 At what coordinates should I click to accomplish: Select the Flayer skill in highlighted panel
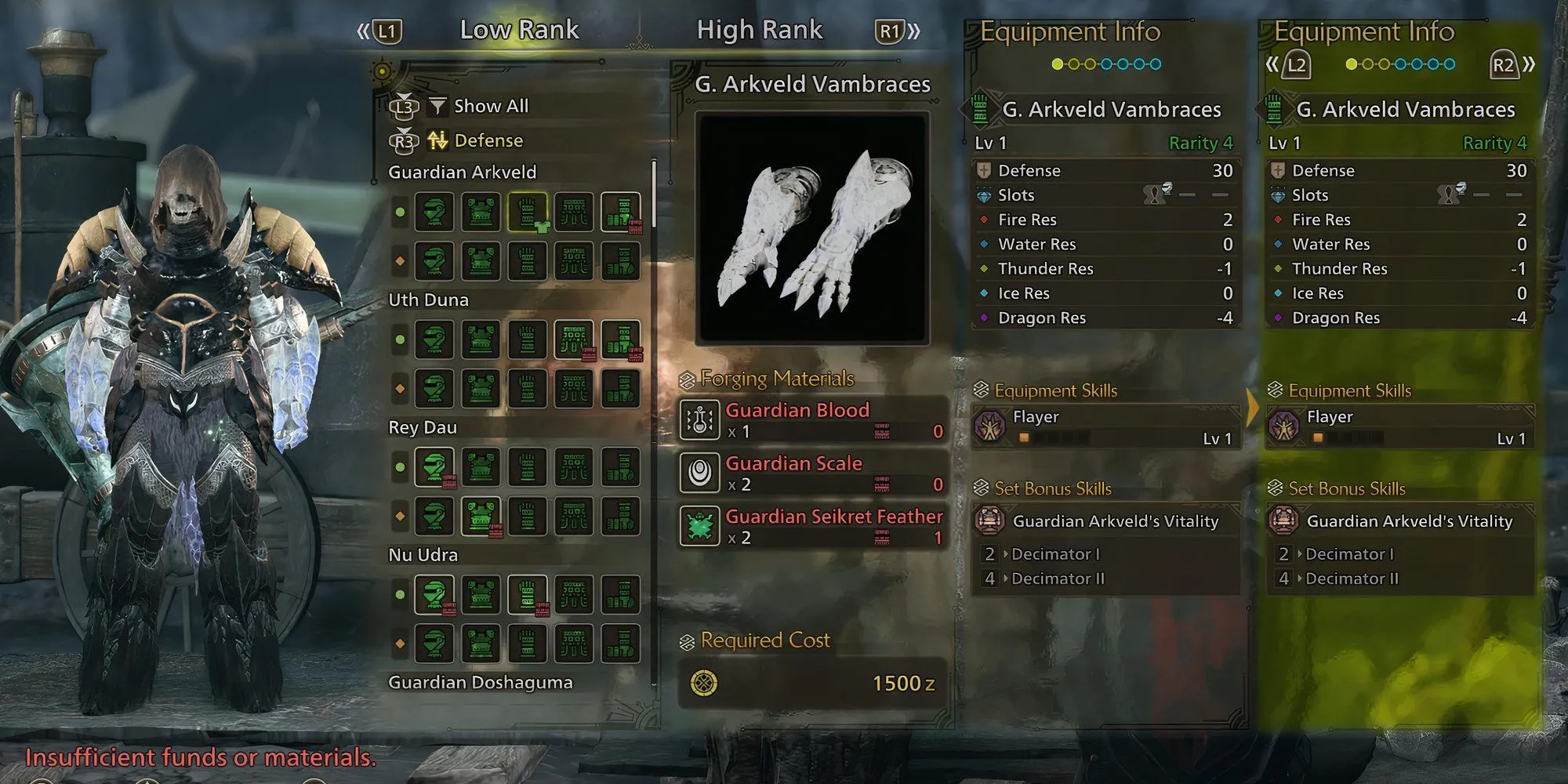coord(1399,427)
